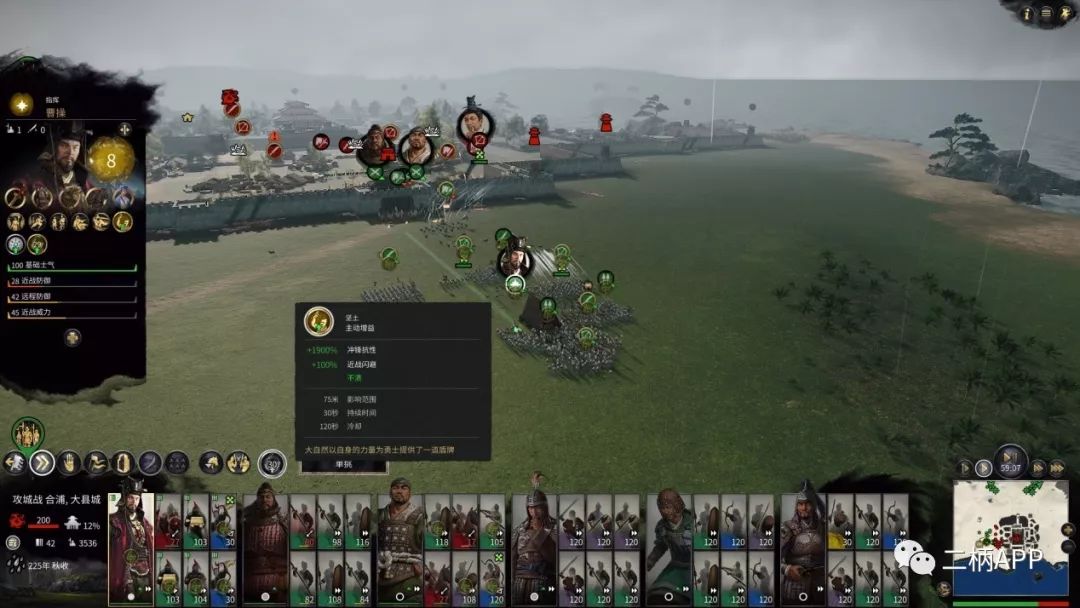Open the top-right game menu button
Screen dimensions: 1080x608
point(1045,13)
